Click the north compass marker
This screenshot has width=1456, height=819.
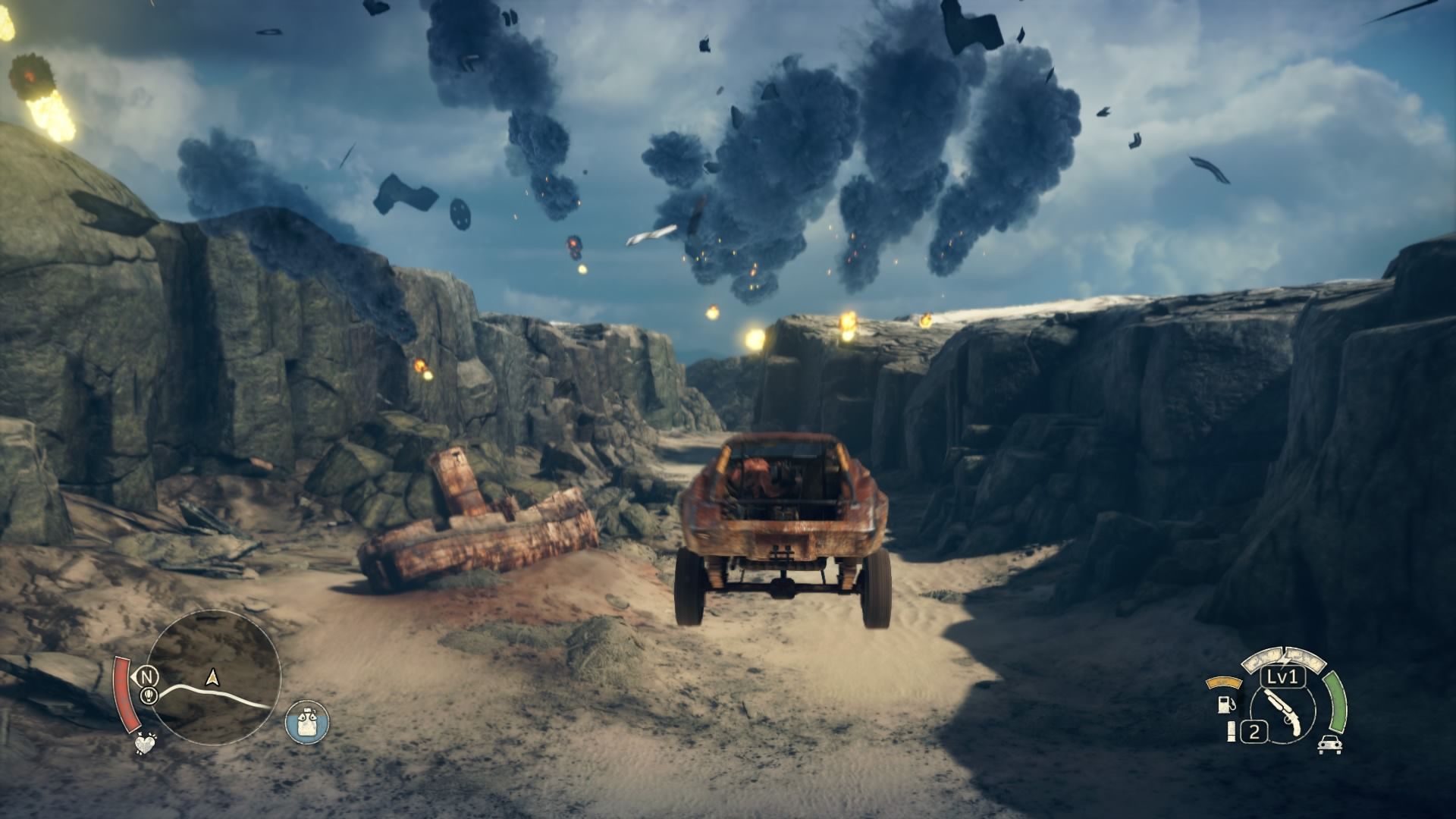146,676
